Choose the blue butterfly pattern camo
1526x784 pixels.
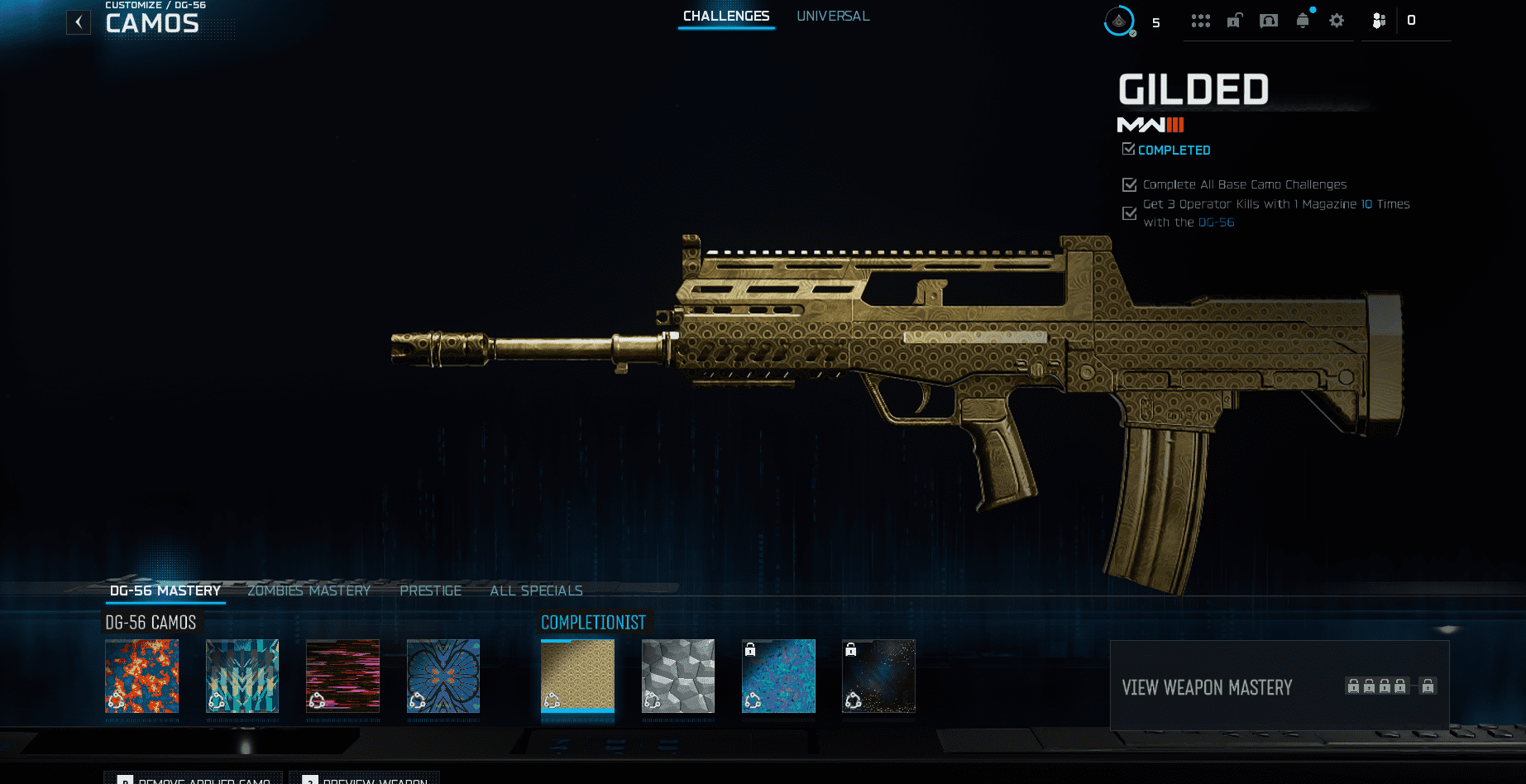point(443,676)
